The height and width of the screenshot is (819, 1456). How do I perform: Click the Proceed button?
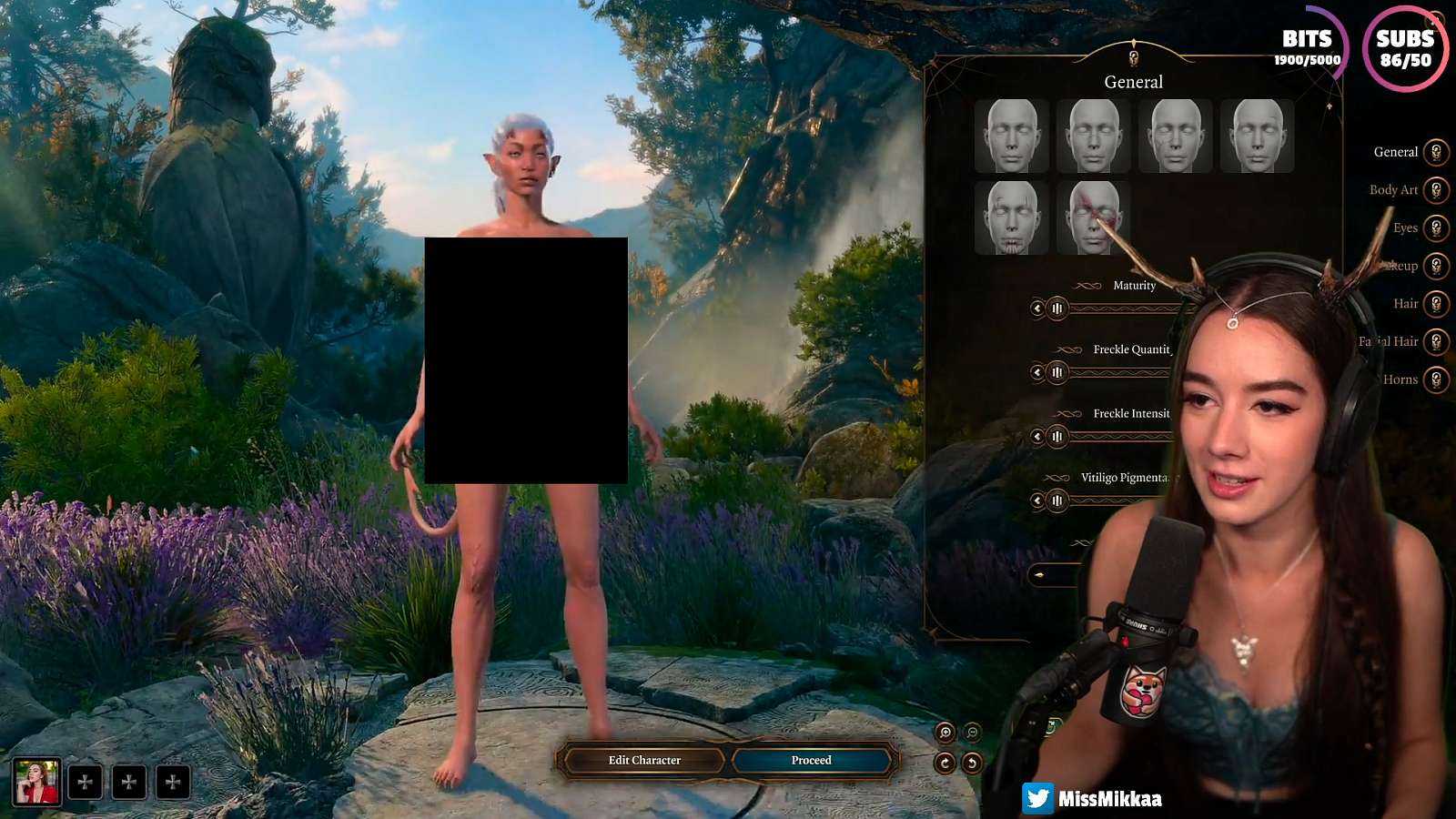point(810,760)
